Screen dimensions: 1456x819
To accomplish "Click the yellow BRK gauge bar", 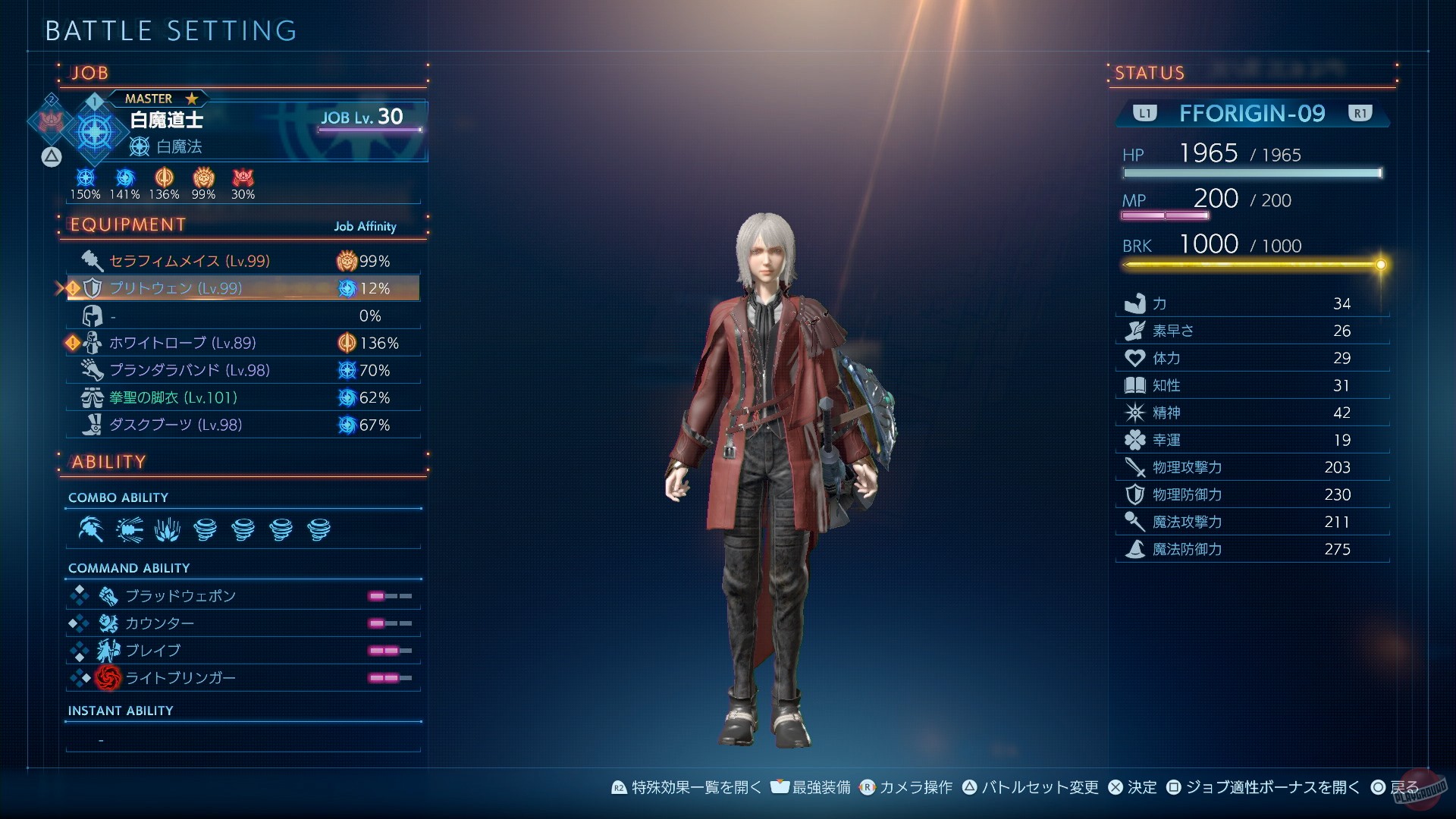I will [x=1251, y=265].
